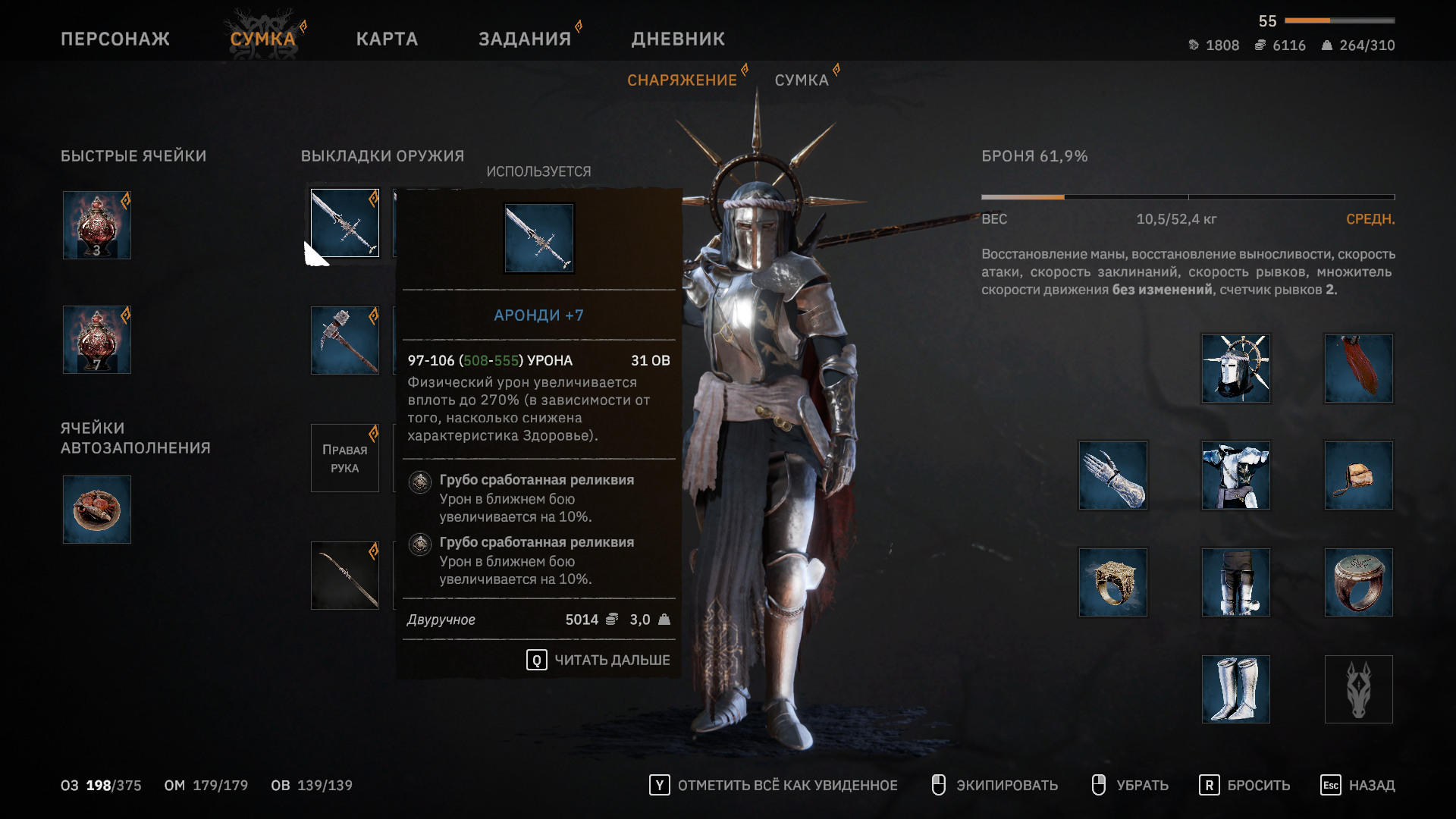Select the warhammer weapon slot
This screenshot has width=1456, height=819.
click(x=345, y=340)
